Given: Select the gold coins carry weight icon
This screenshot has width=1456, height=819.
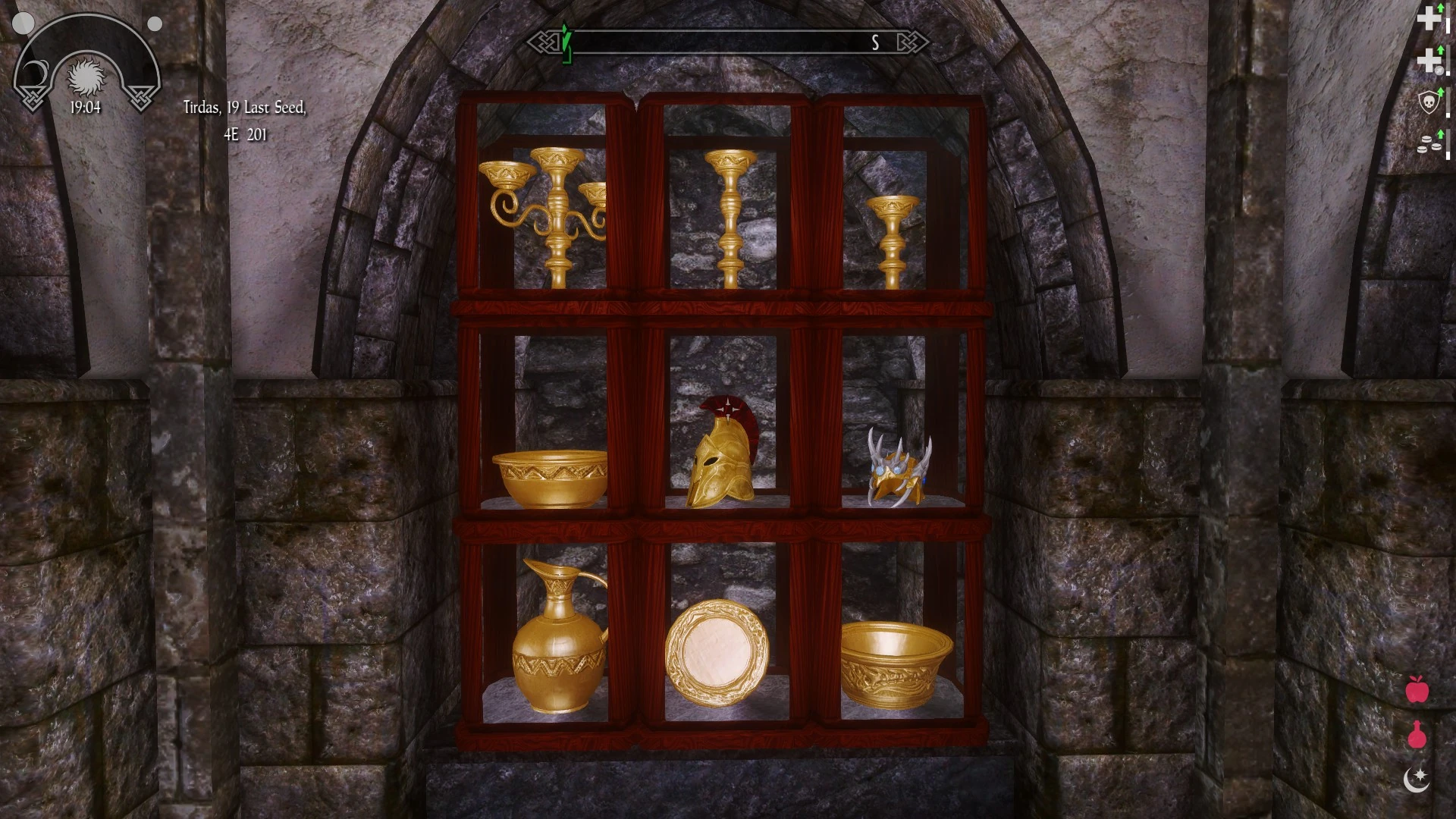Looking at the screenshot, I should [1427, 143].
